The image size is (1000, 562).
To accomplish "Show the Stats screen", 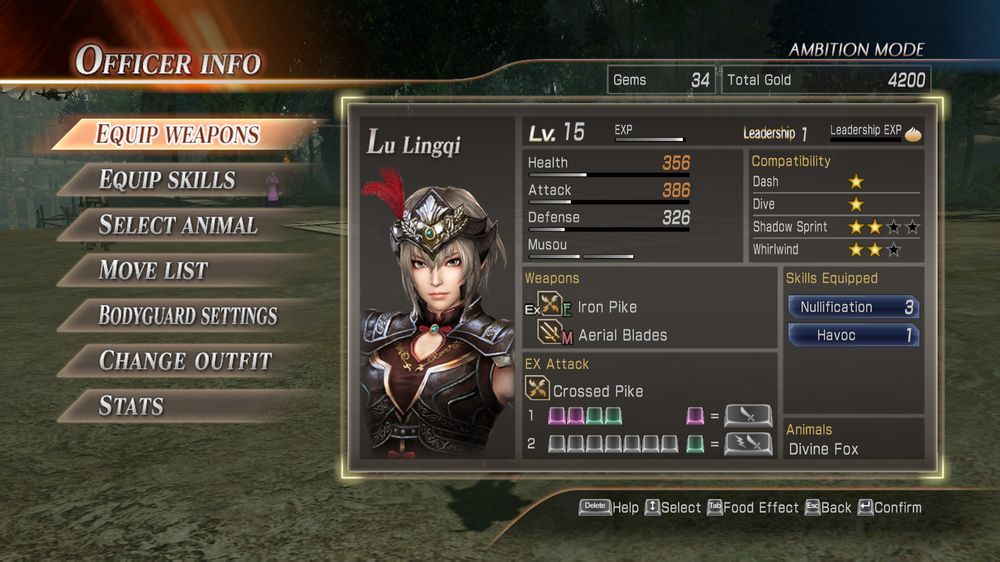I will pyautogui.click(x=131, y=406).
